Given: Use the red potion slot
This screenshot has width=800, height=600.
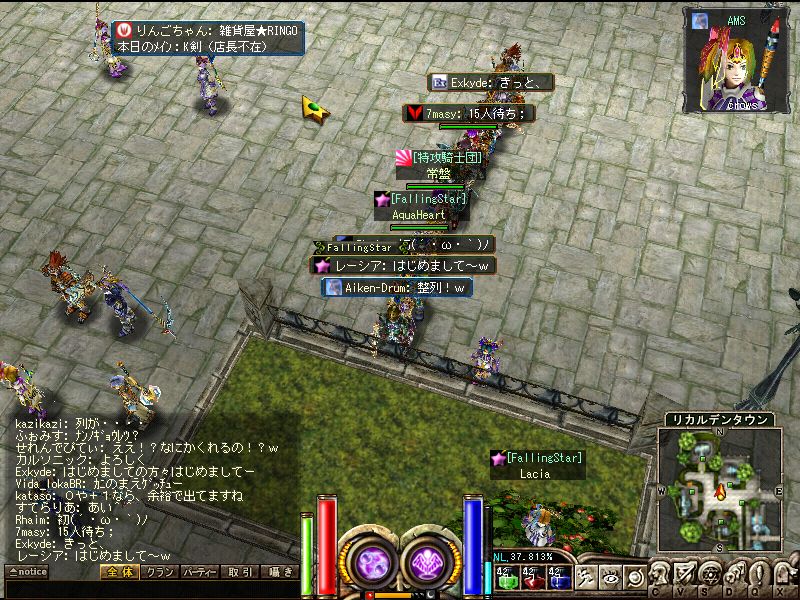Looking at the screenshot, I should [533, 577].
